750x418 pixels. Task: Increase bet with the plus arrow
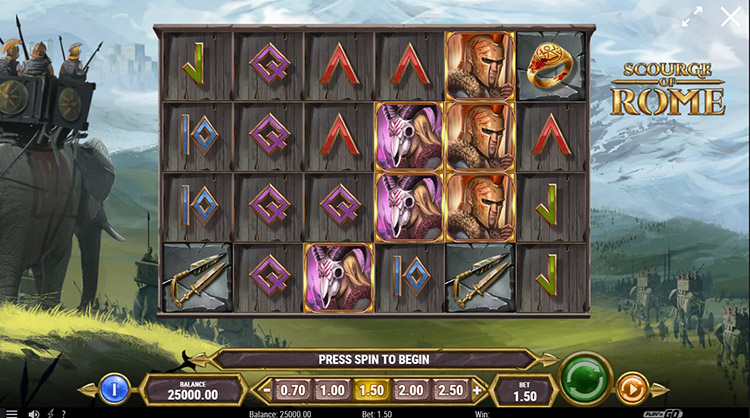[x=477, y=389]
